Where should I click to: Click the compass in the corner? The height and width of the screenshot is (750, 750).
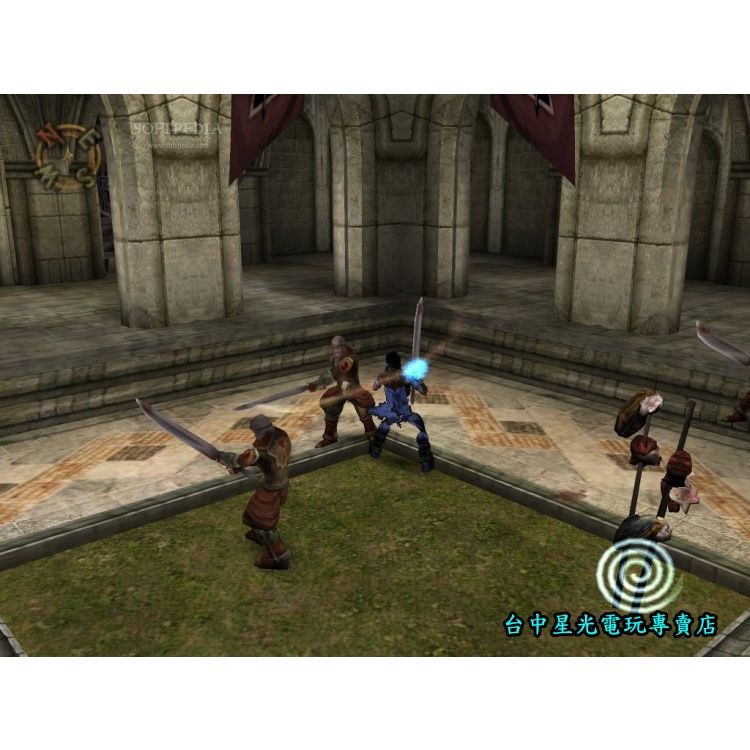point(67,156)
